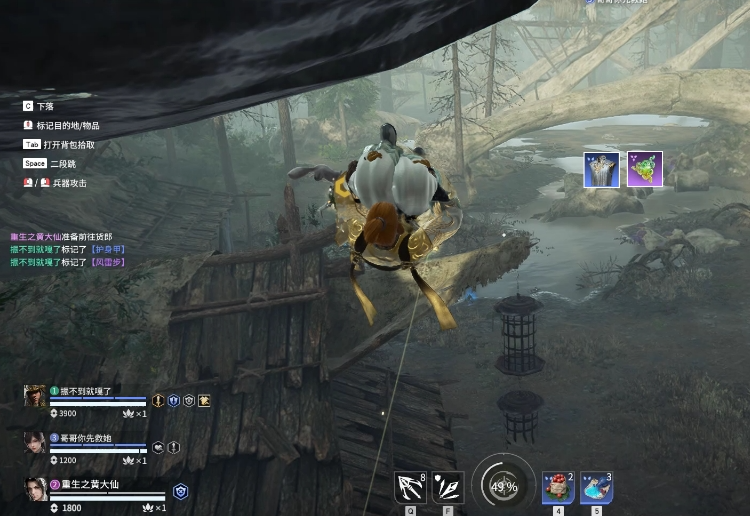Click the circular 49% weapon durability gauge
The height and width of the screenshot is (516, 750).
pyautogui.click(x=503, y=487)
